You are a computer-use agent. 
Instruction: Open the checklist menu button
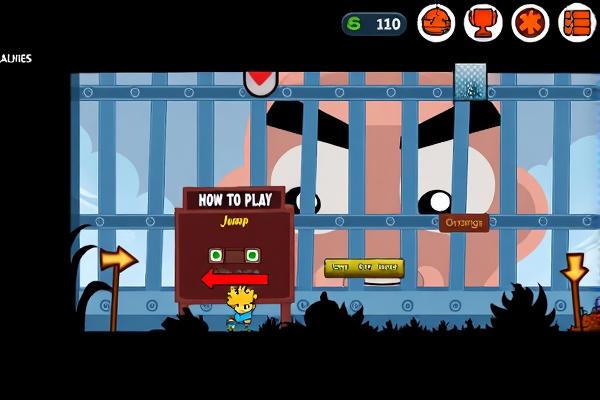[x=576, y=22]
